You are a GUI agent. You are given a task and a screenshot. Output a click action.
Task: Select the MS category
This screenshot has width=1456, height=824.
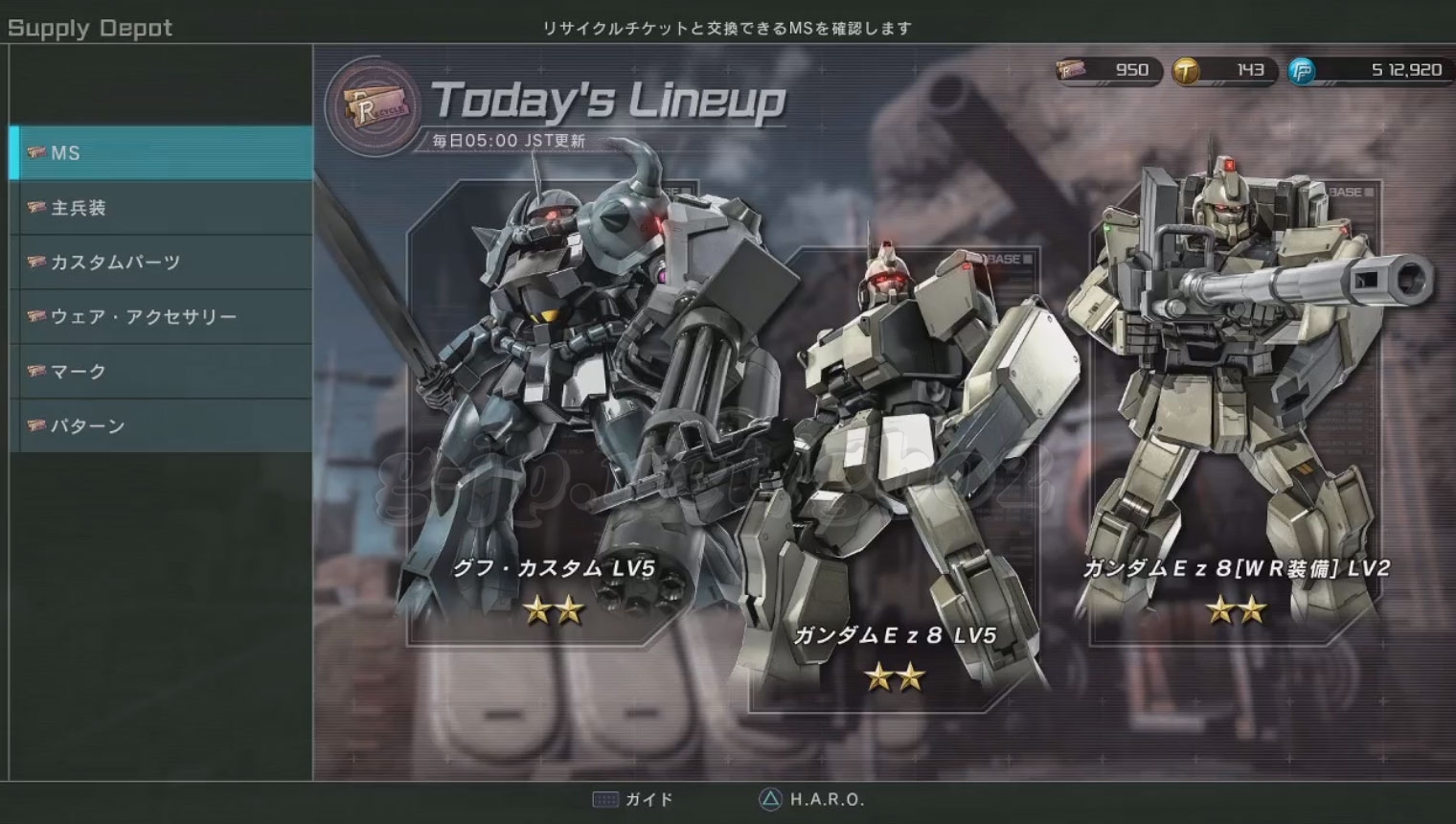point(161,153)
